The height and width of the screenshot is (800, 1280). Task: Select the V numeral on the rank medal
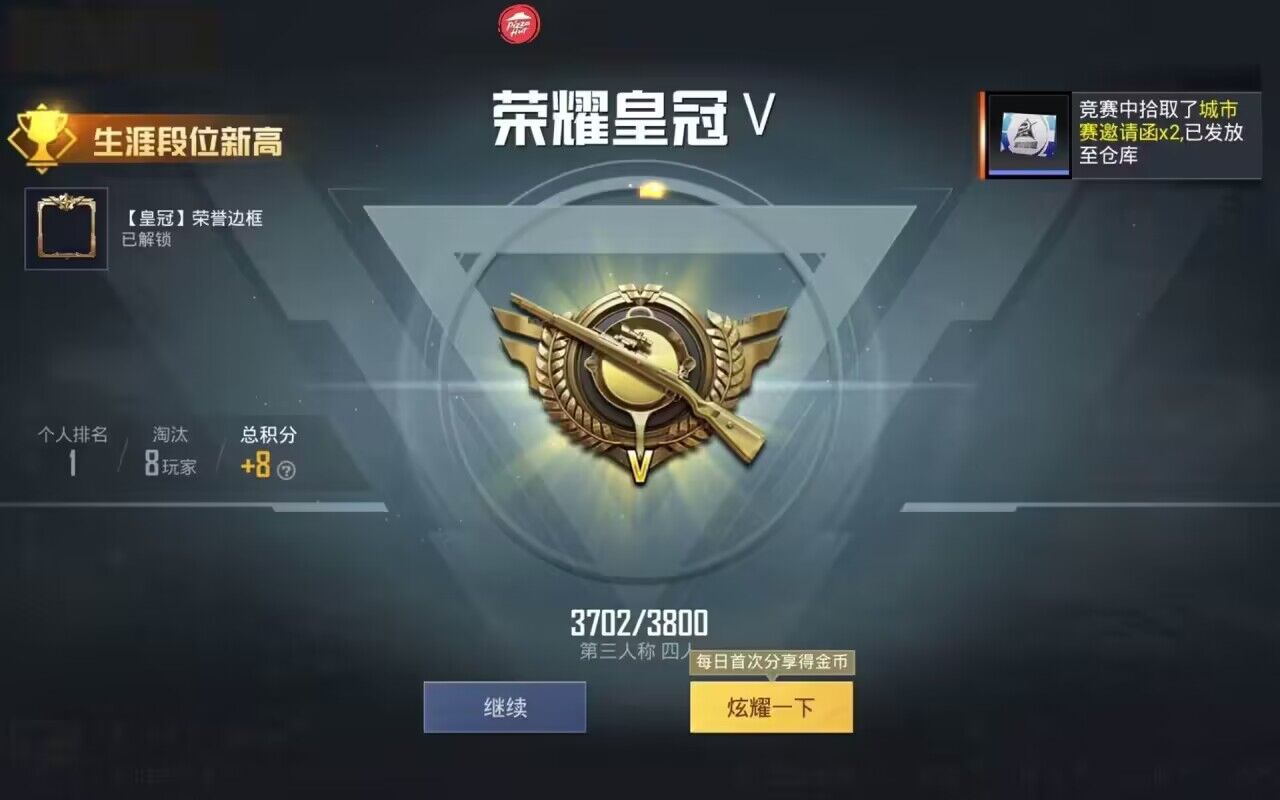pyautogui.click(x=641, y=466)
